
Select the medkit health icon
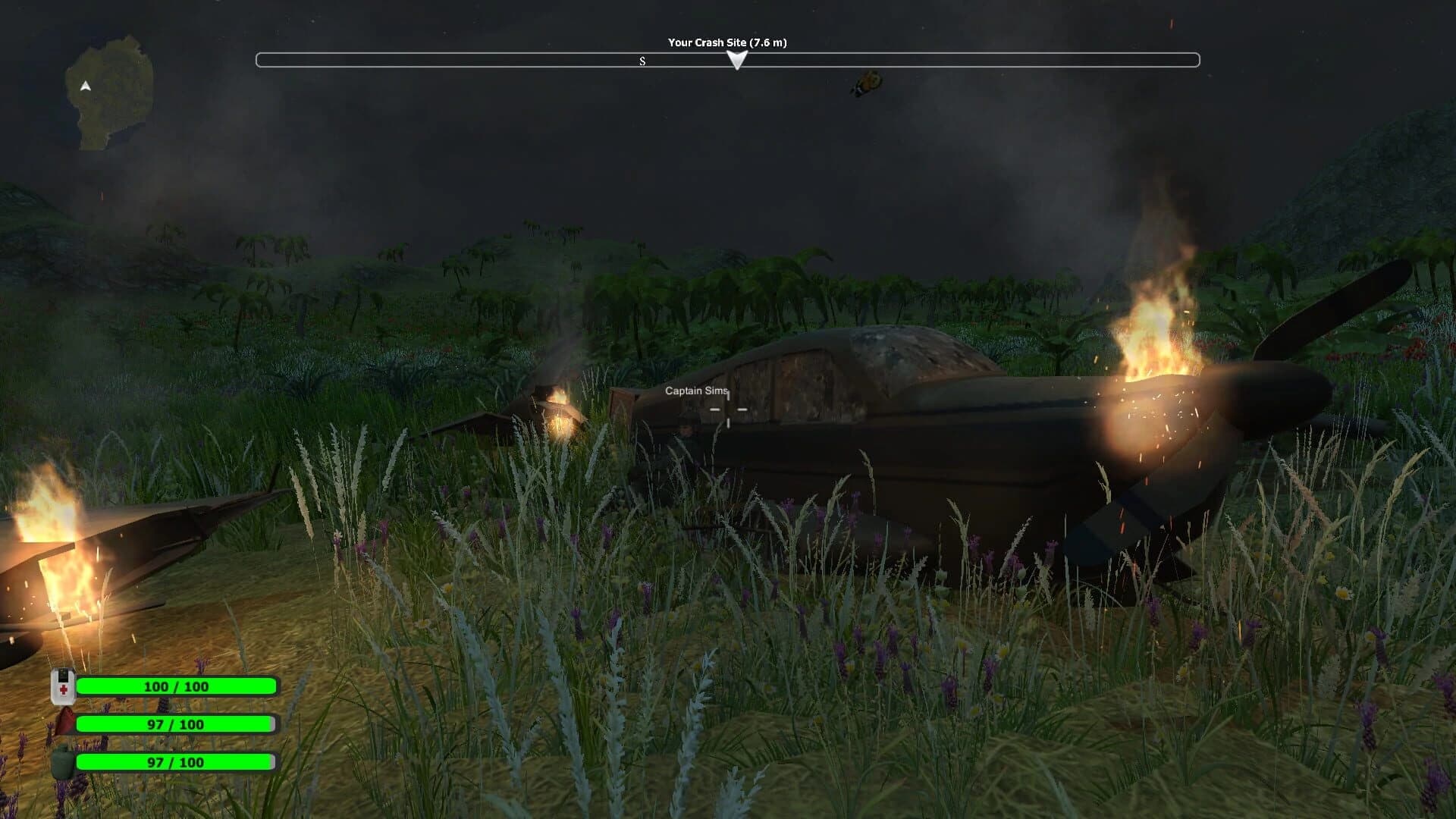click(63, 686)
